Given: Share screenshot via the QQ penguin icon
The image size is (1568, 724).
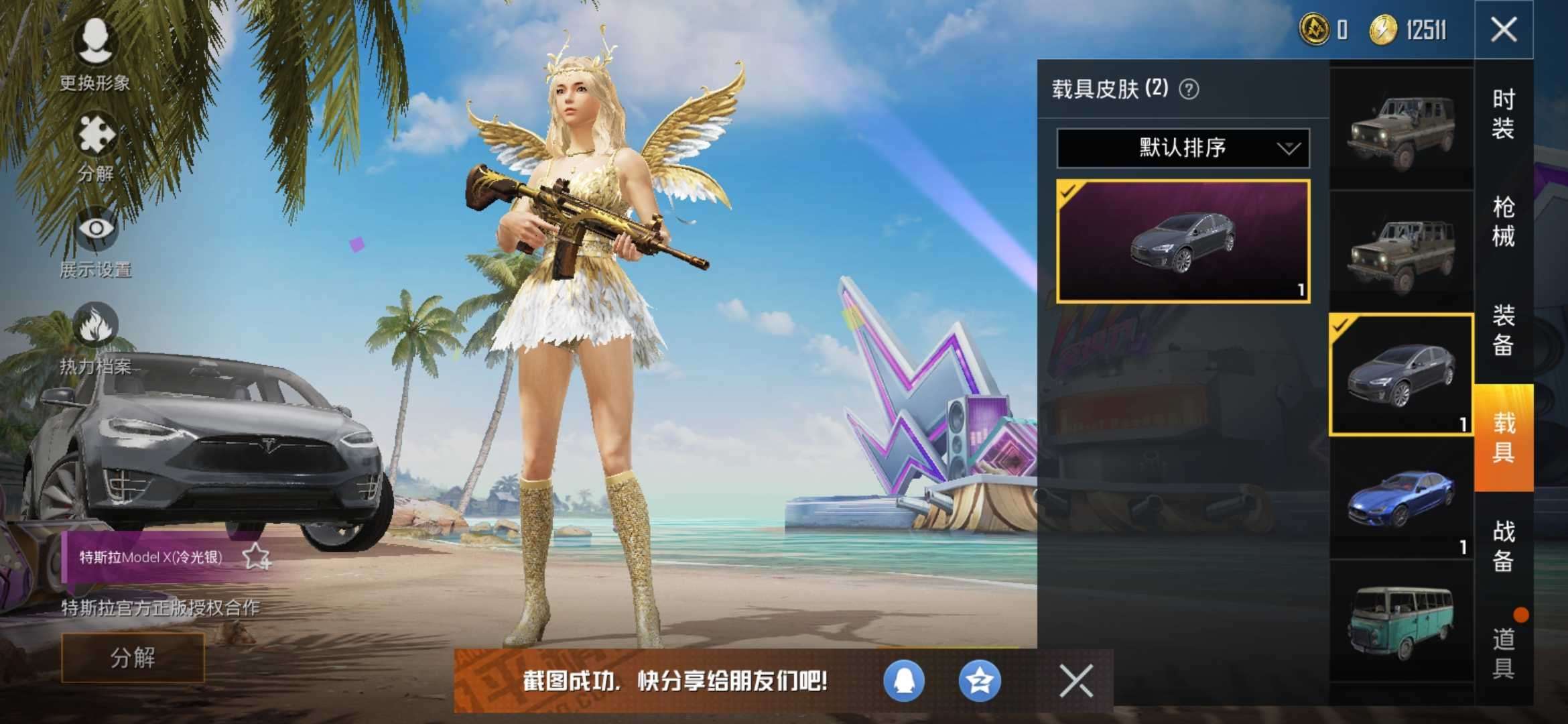Looking at the screenshot, I should [904, 681].
